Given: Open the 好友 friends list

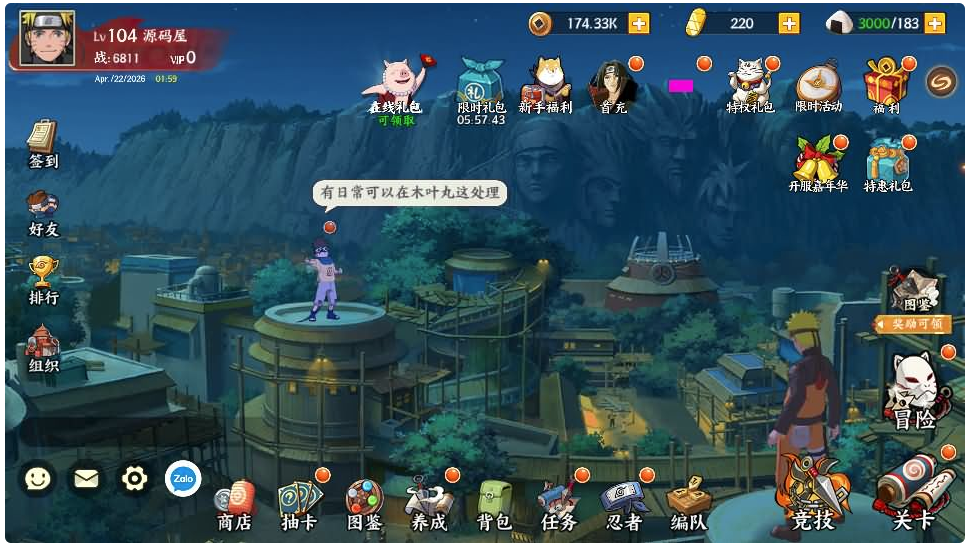Looking at the screenshot, I should coord(43,212).
